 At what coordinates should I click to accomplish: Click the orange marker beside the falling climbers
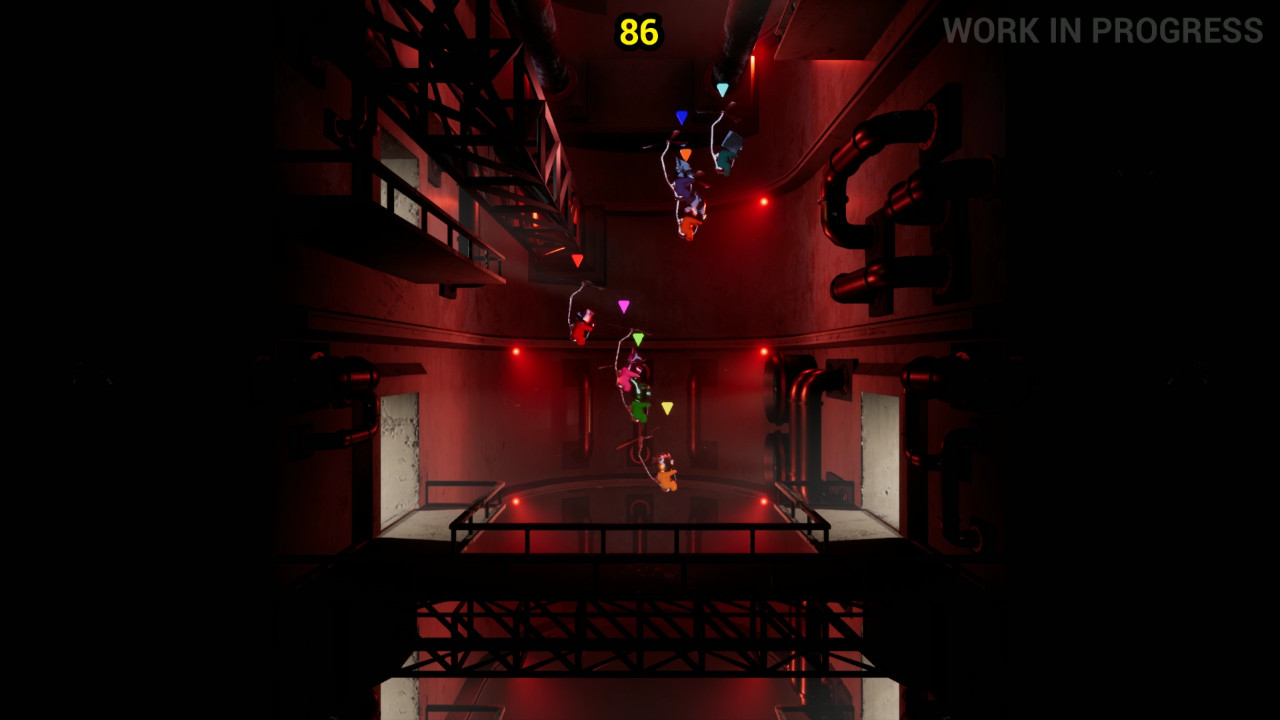685,153
